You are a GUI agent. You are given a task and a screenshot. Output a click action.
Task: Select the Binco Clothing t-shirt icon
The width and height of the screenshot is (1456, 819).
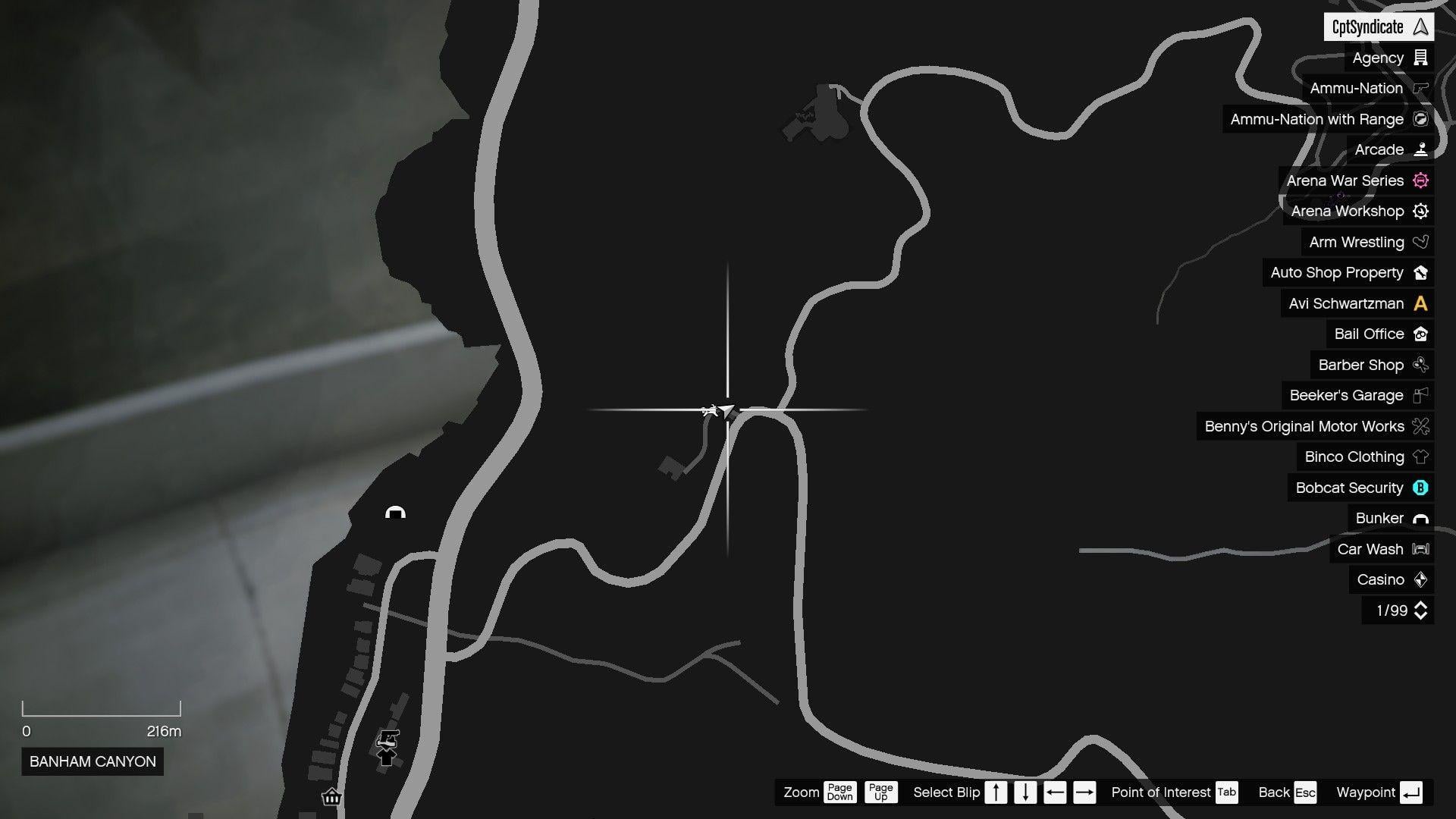coord(1420,457)
